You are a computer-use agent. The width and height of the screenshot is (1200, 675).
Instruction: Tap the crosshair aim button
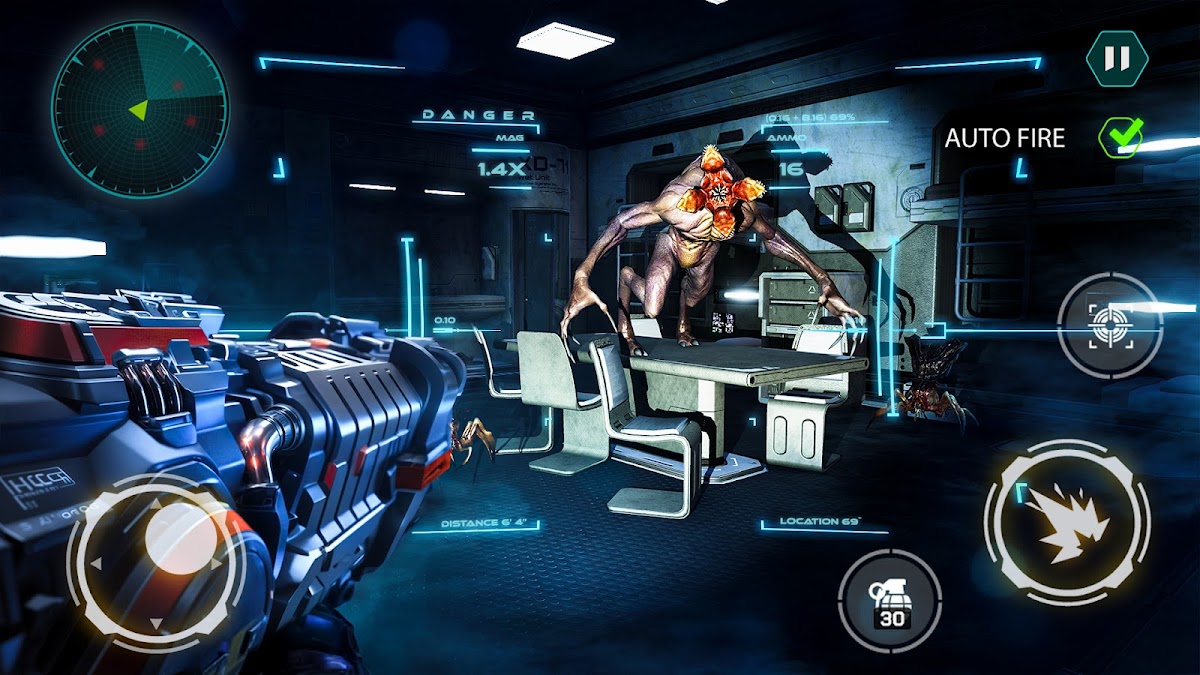point(1109,324)
